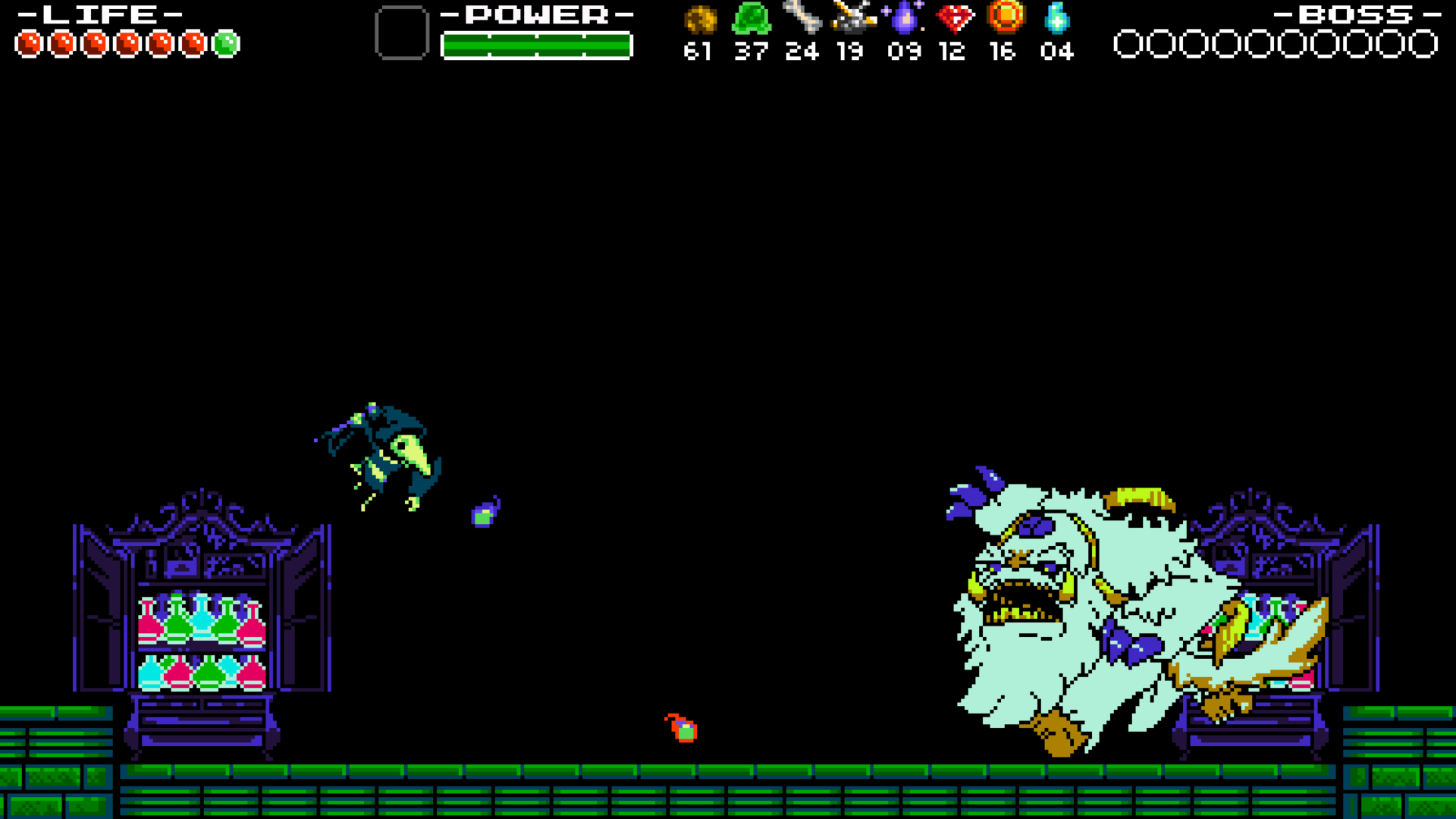This screenshot has height=819, width=1456.
Task: Click the bone currency icon showing 24
Action: [x=802, y=19]
